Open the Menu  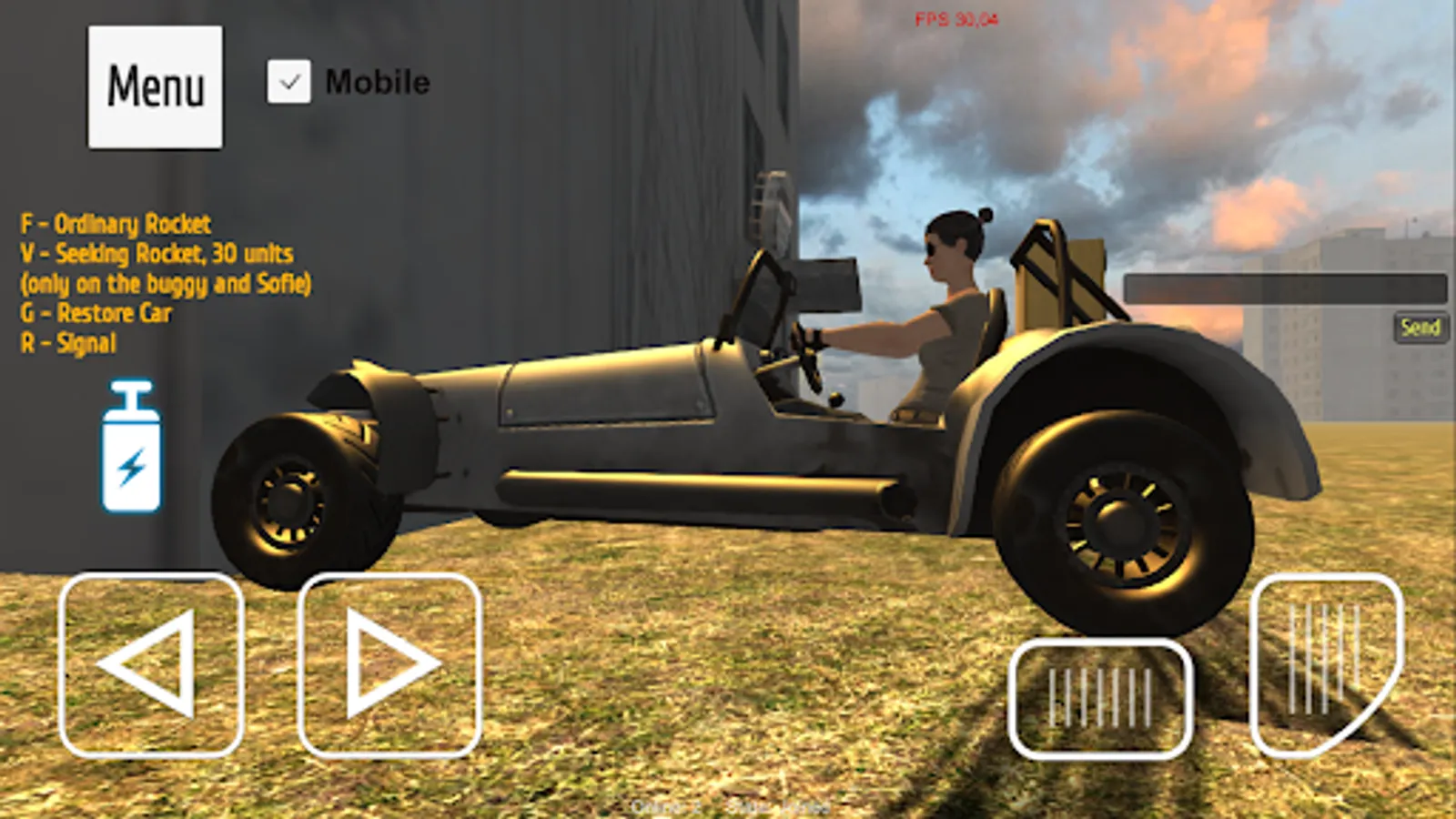[x=155, y=85]
